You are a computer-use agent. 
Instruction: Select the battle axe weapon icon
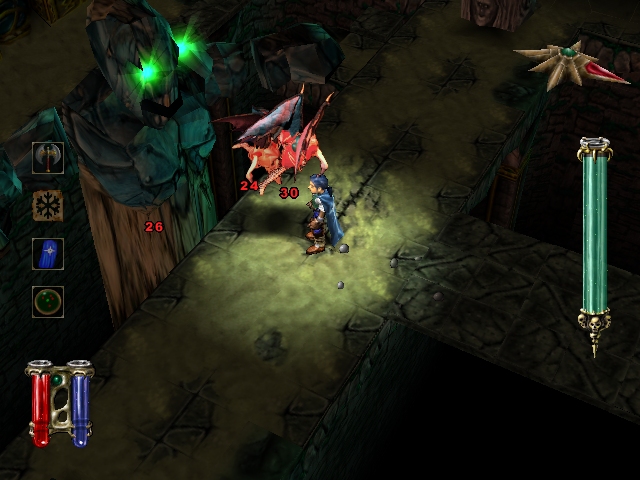[x=48, y=157]
